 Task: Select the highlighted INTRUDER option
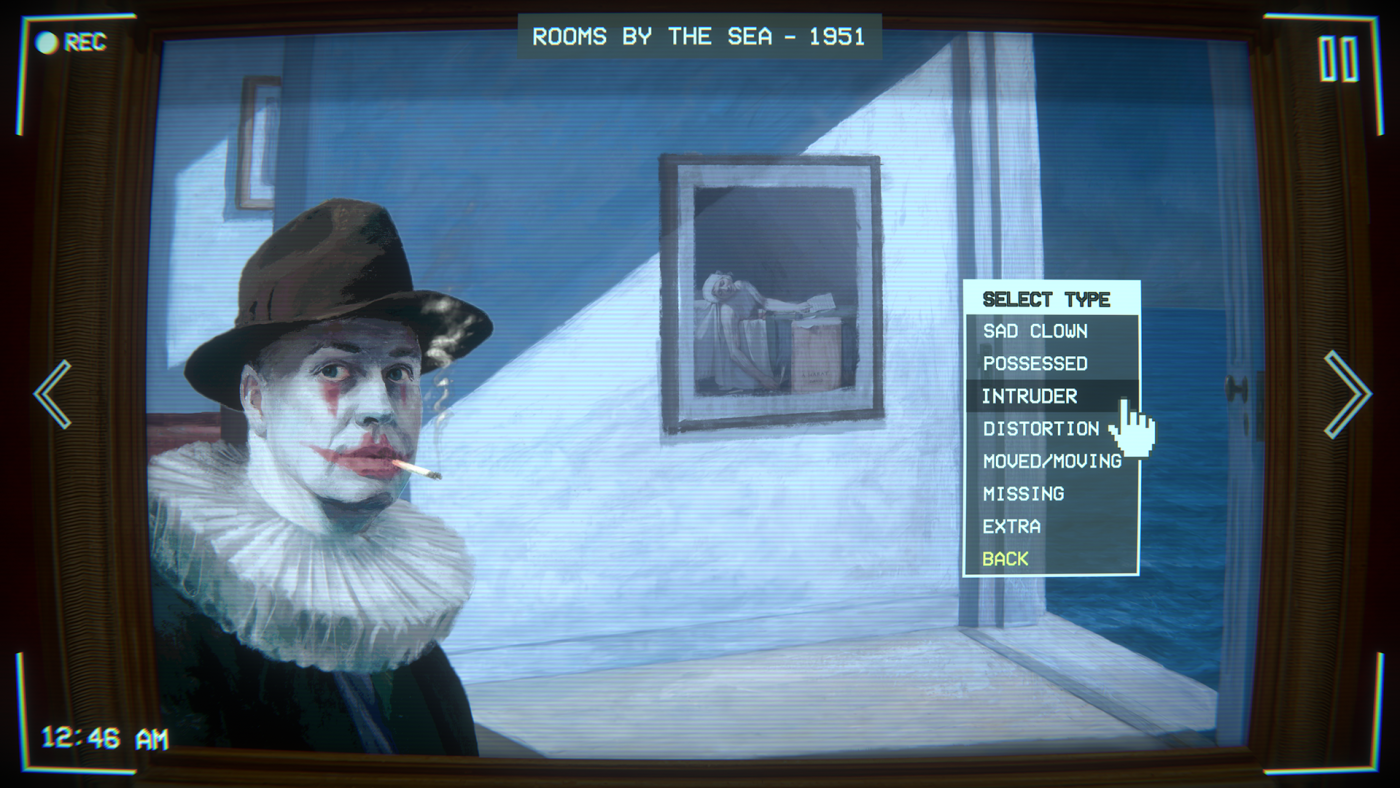point(1030,396)
